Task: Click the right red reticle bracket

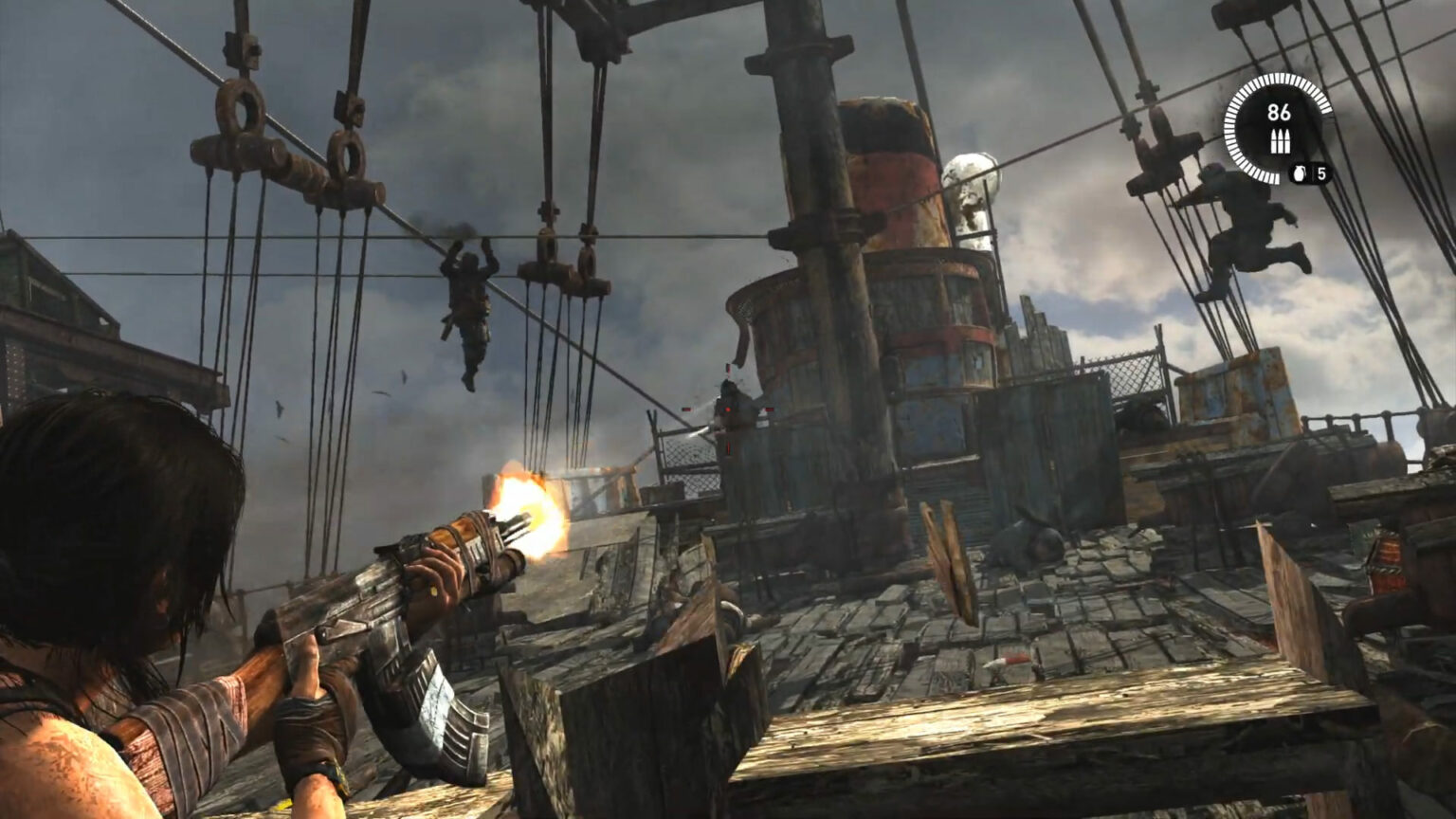Action: 770,409
